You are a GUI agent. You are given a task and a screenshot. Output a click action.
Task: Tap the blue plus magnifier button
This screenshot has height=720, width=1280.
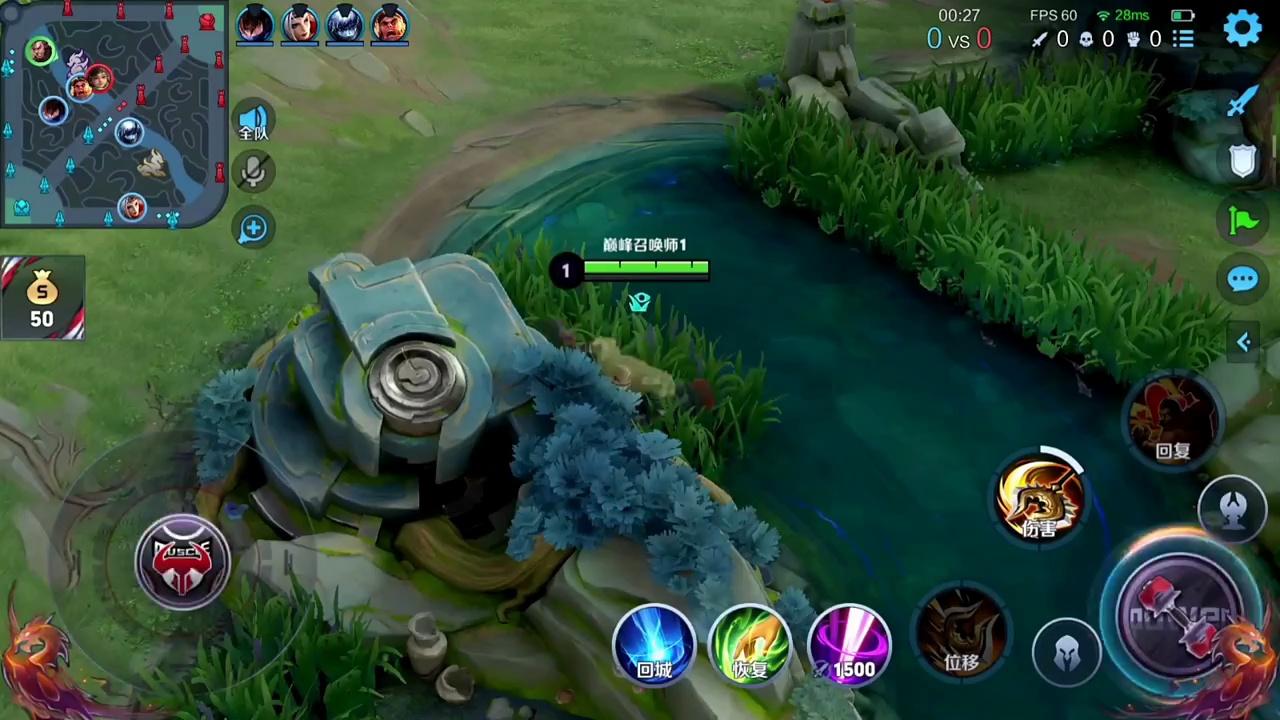253,228
